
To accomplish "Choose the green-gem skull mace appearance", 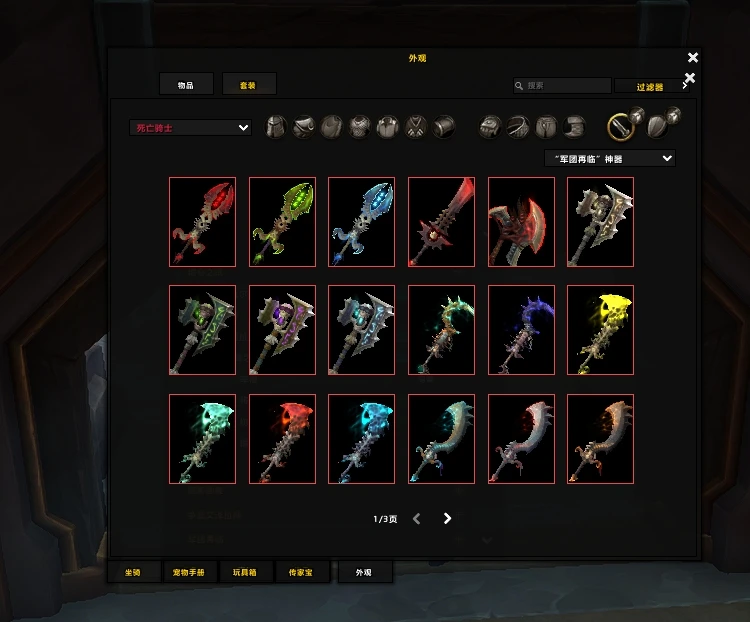I will [282, 222].
